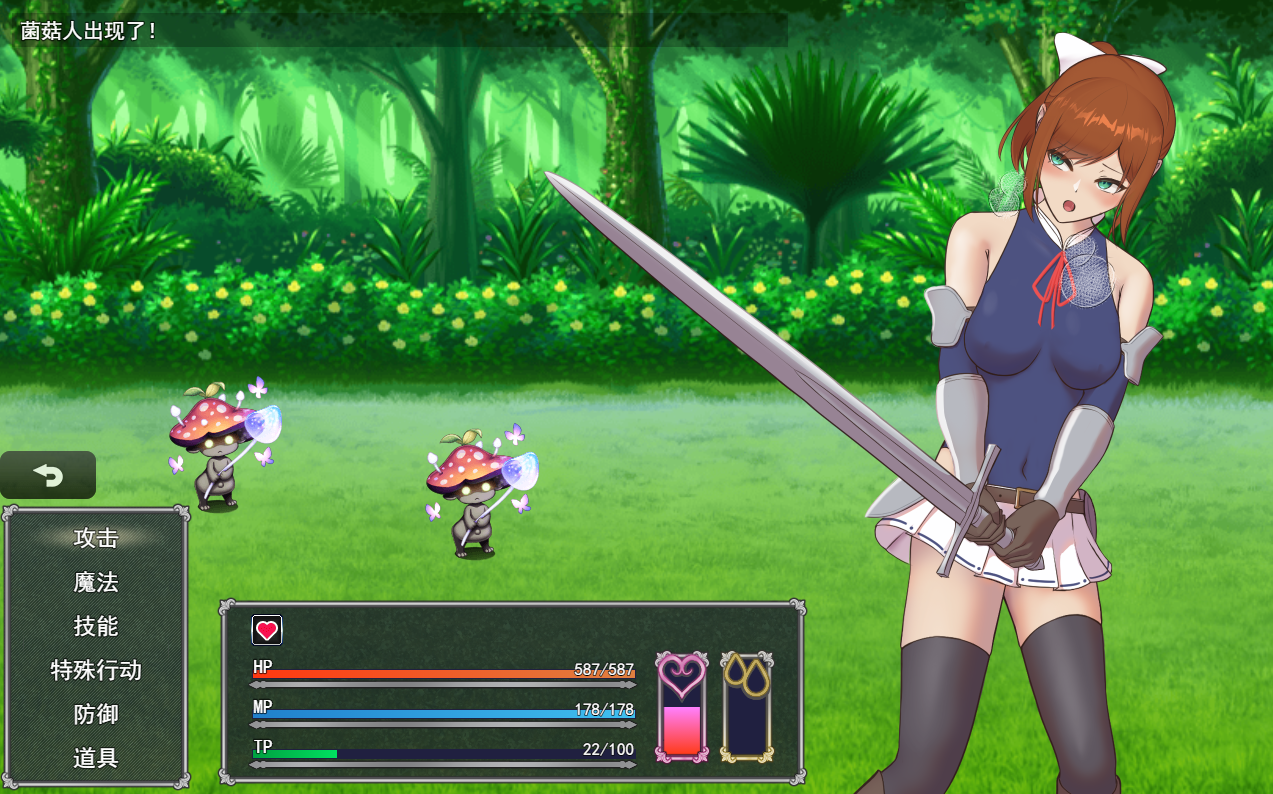The height and width of the screenshot is (794, 1273).
Task: Pick the 特殊行动 (Special Action) option
Action: point(96,670)
